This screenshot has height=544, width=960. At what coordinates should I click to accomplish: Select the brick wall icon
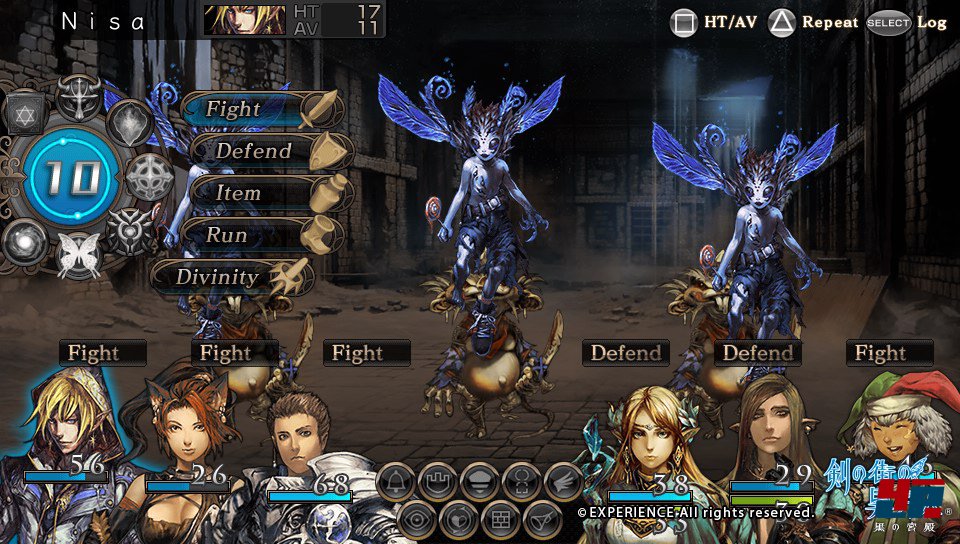coord(501,520)
